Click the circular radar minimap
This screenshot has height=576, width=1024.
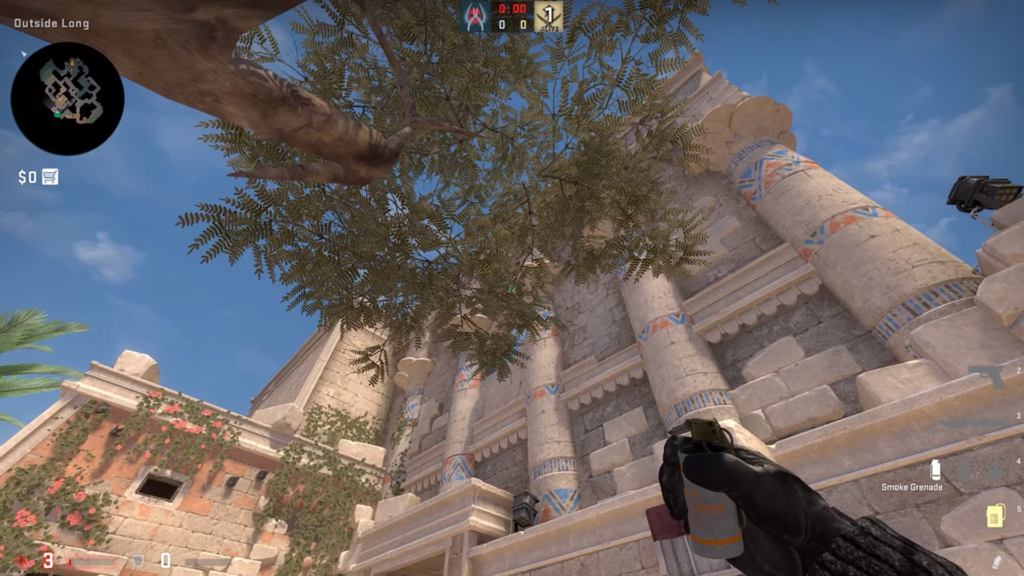click(x=67, y=98)
